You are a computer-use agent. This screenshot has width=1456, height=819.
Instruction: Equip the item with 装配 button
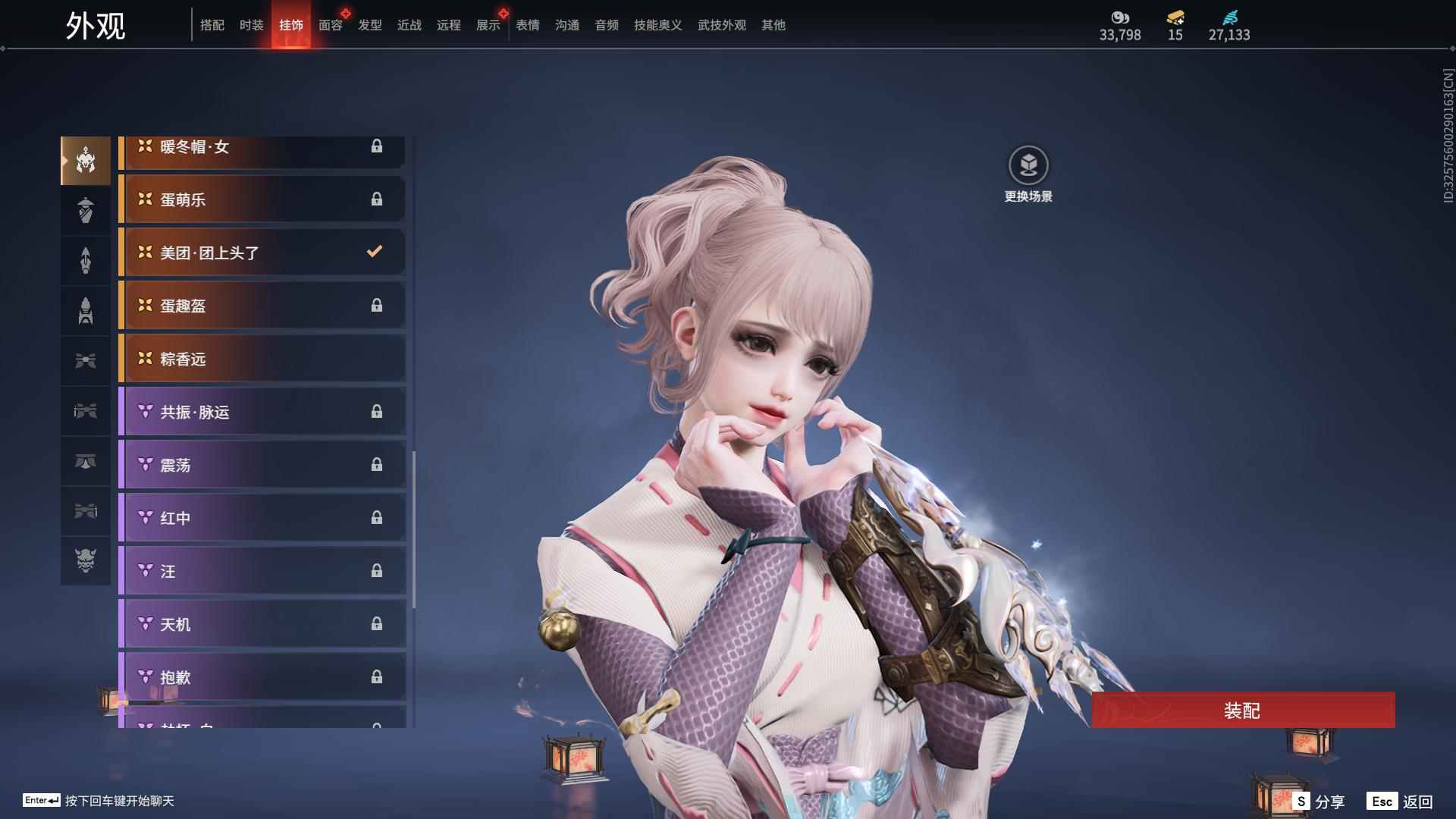(1242, 710)
